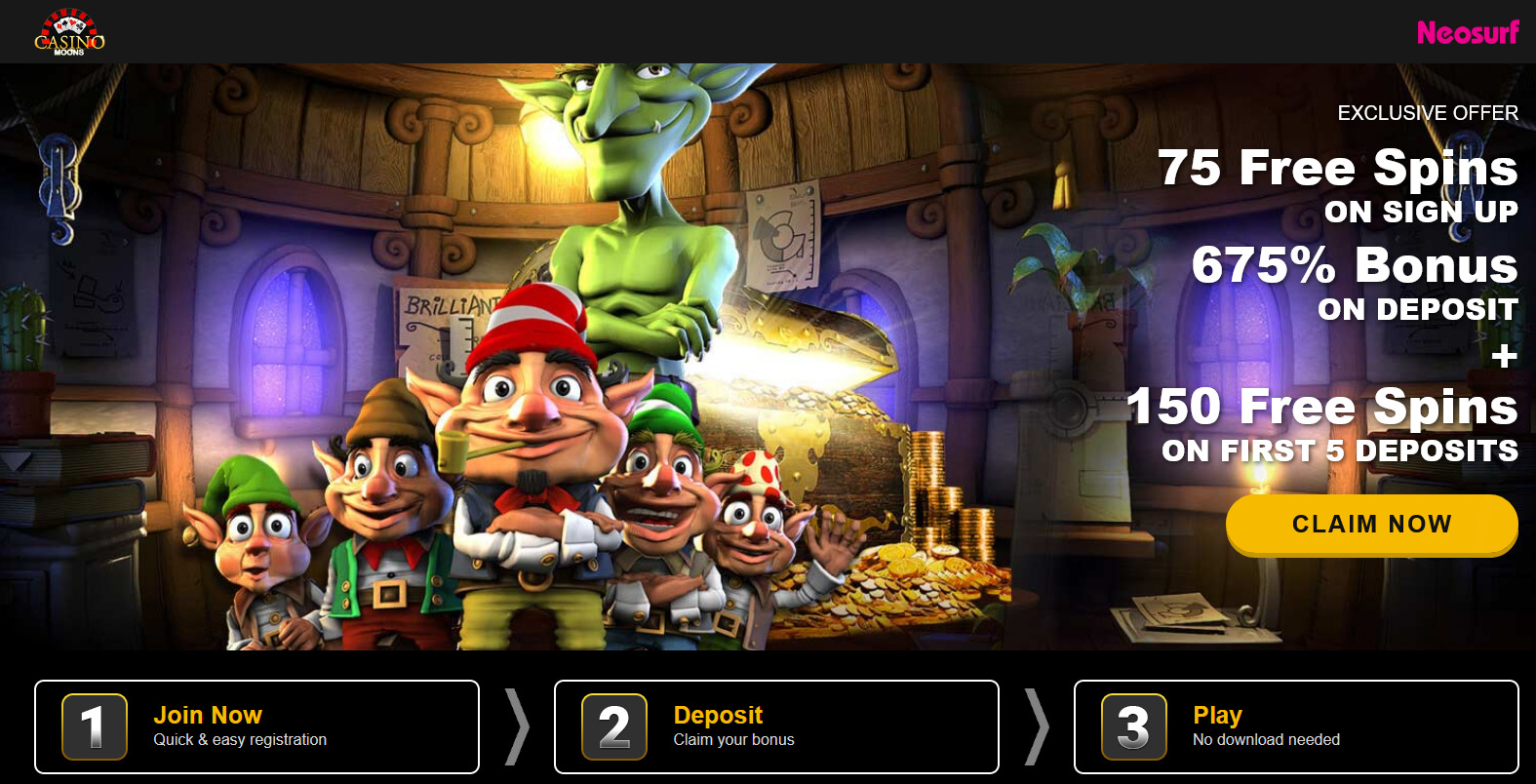Click the numbered badge for step 1
This screenshot has height=784, width=1536.
tap(95, 726)
